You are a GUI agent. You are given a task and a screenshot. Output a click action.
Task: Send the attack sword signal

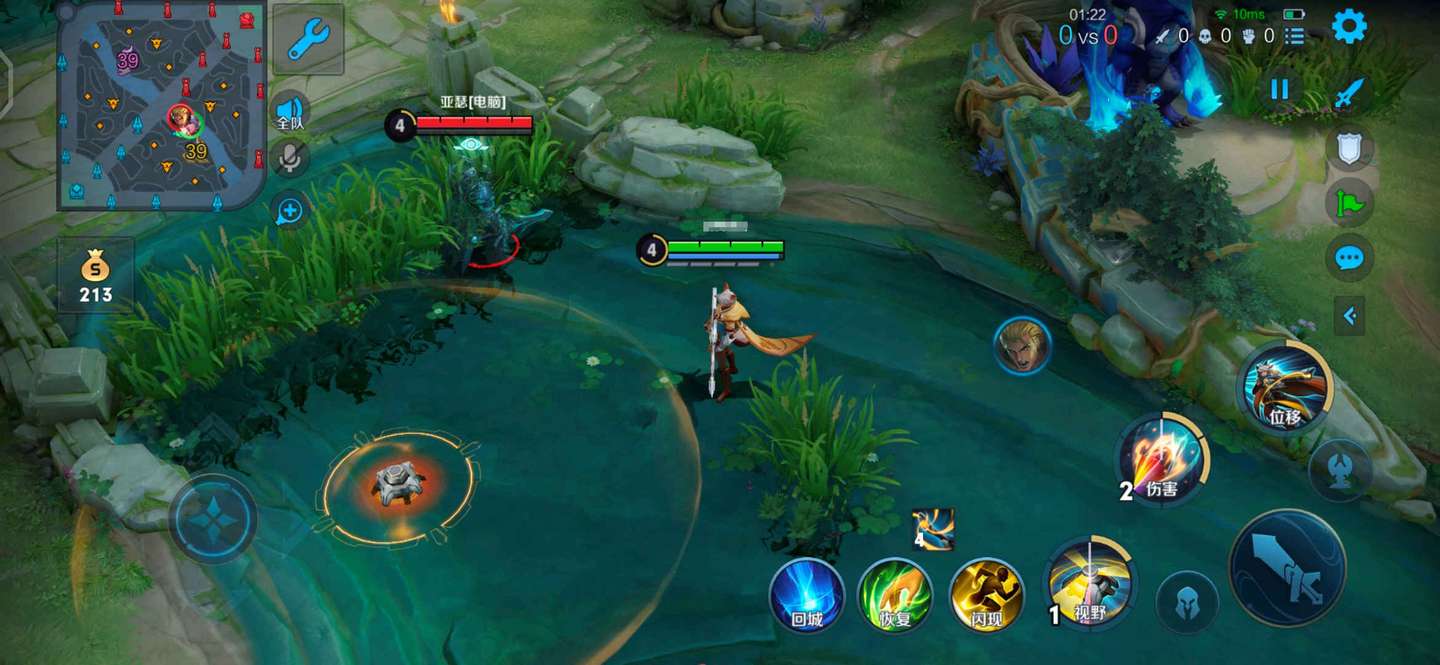(1349, 94)
